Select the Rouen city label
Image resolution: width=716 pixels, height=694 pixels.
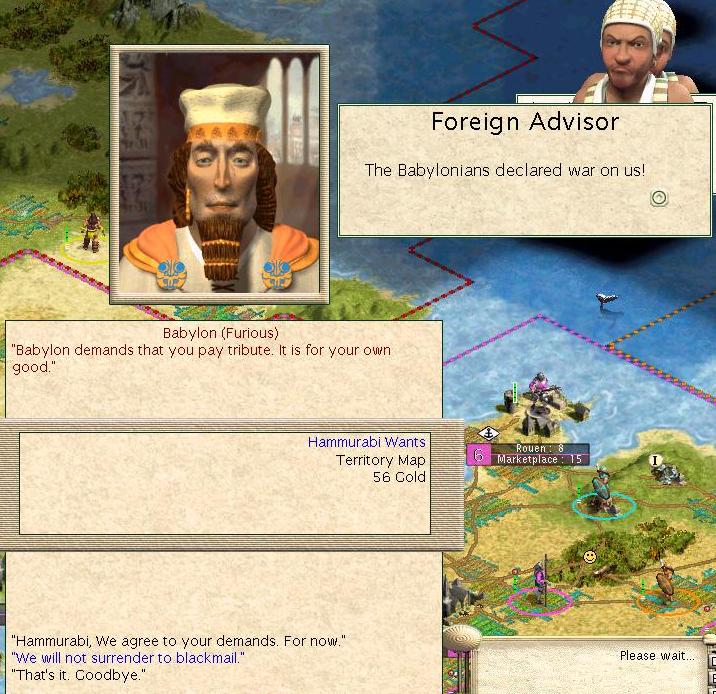click(x=539, y=449)
